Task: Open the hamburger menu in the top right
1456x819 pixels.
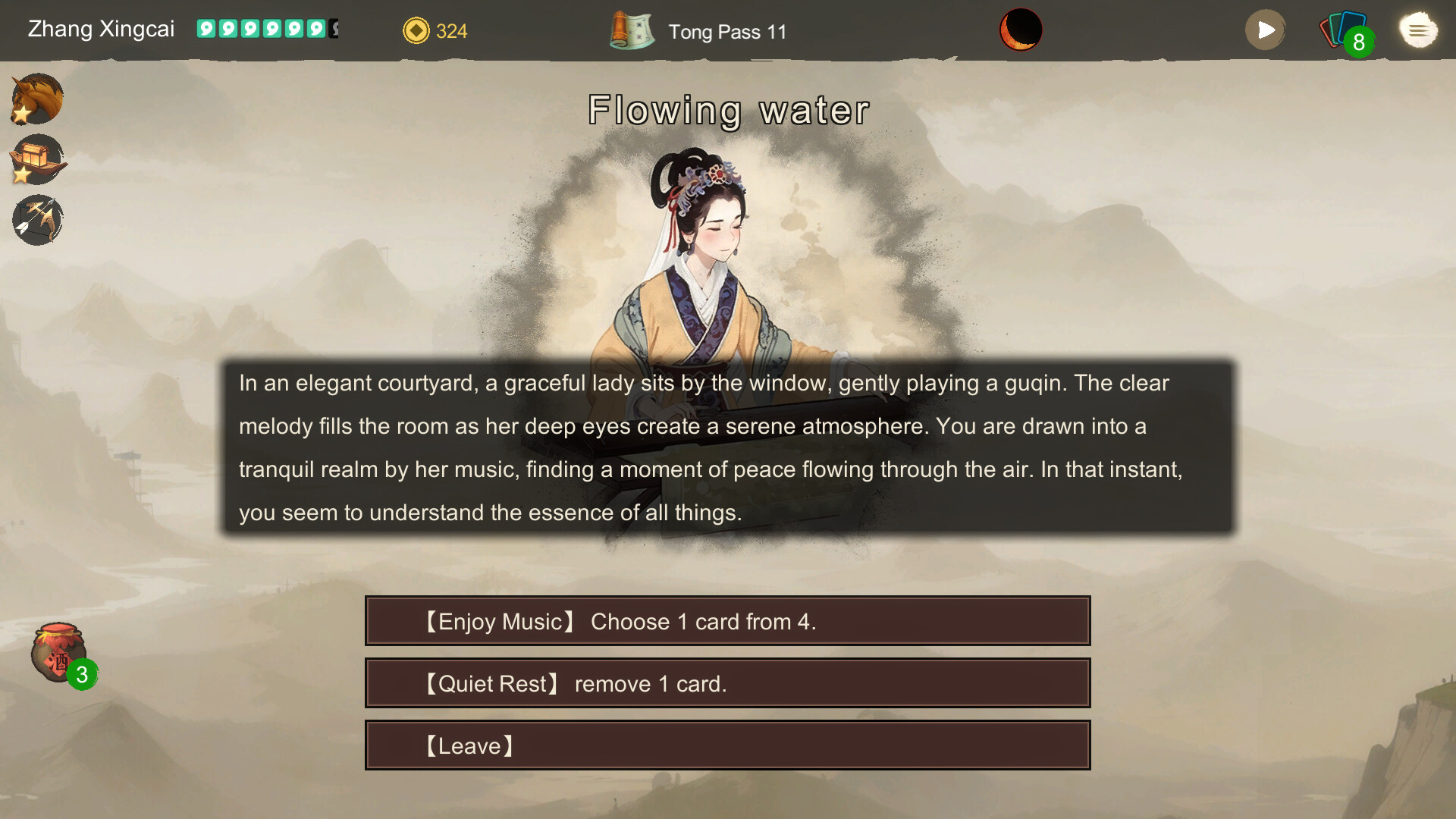Action: pos(1418,30)
